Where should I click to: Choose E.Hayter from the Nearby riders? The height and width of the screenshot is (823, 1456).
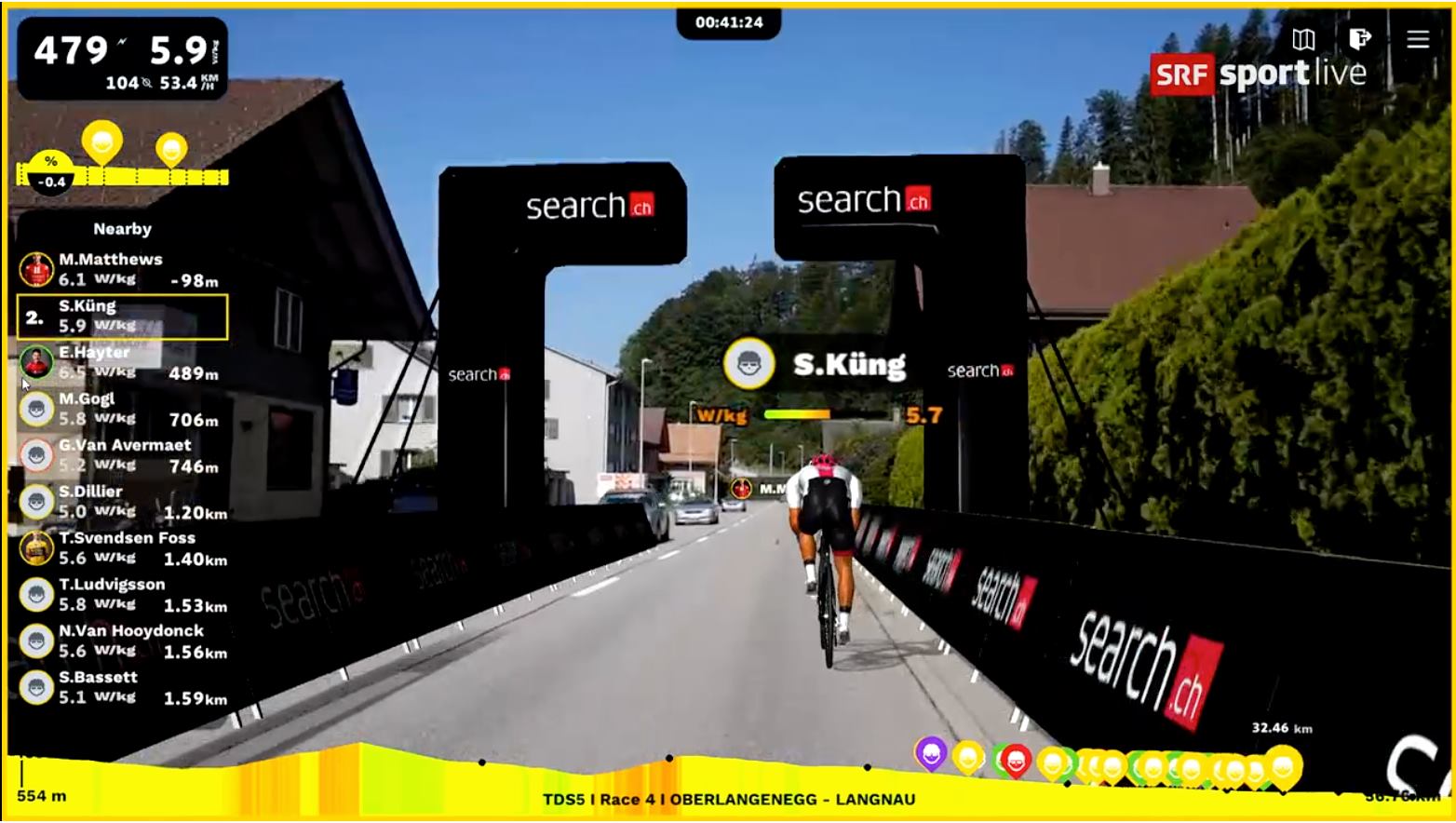pos(123,363)
